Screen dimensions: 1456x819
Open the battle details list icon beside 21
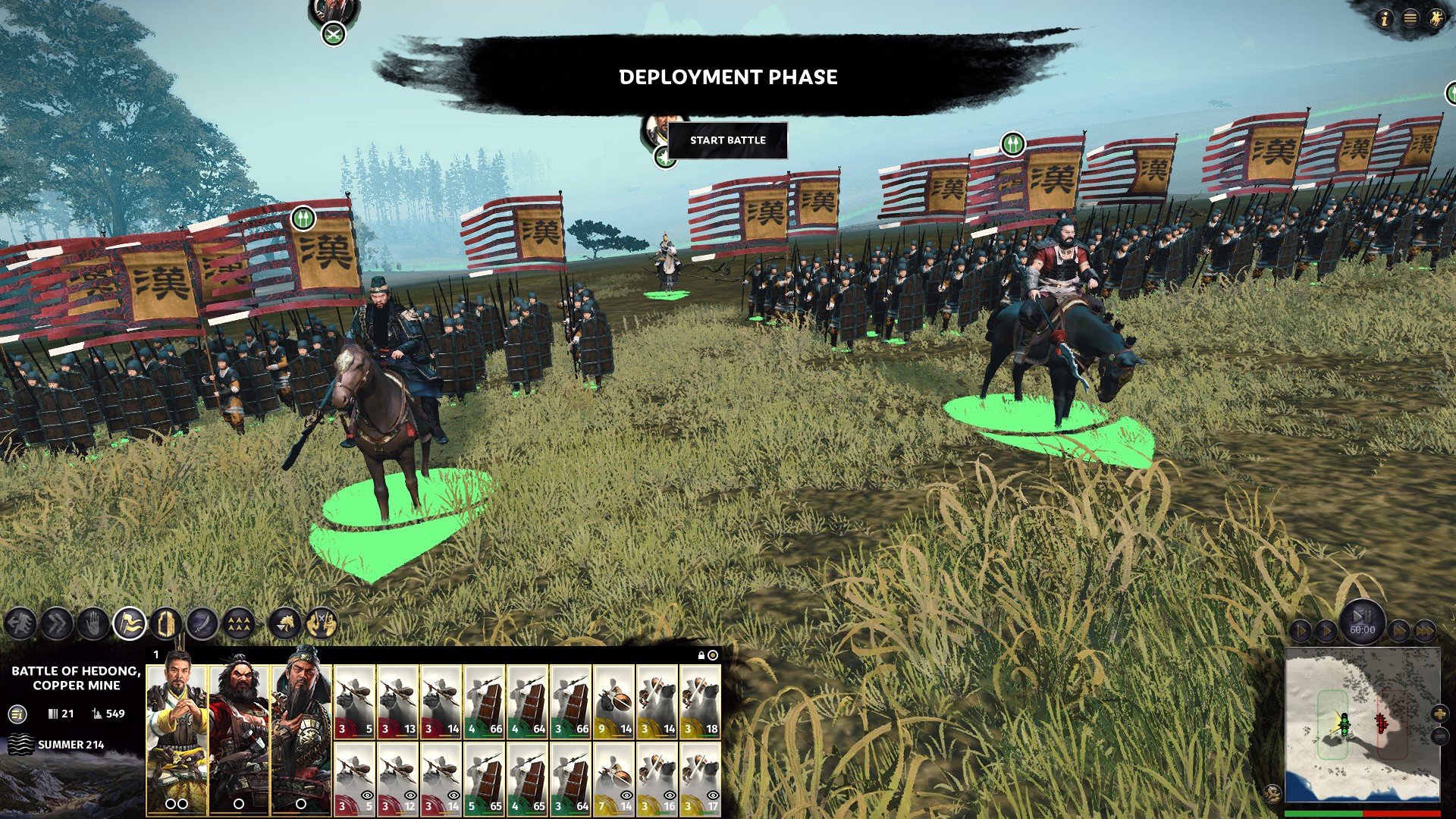17,714
